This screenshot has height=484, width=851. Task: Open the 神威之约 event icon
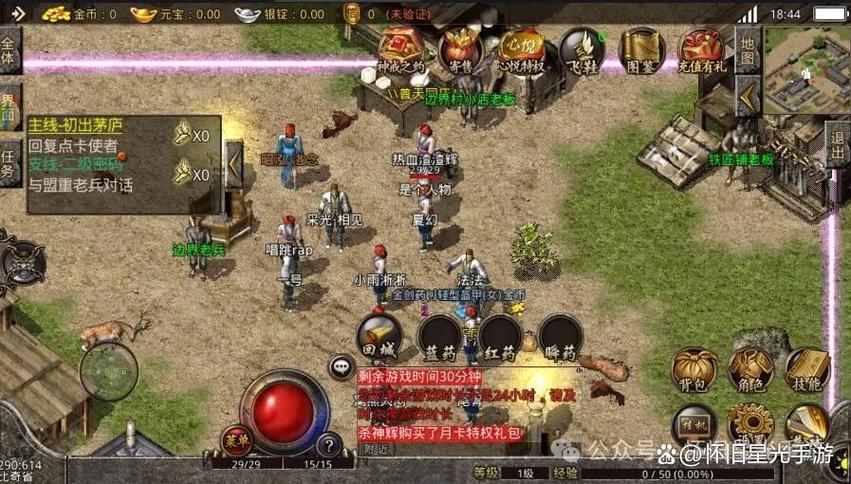pyautogui.click(x=400, y=49)
